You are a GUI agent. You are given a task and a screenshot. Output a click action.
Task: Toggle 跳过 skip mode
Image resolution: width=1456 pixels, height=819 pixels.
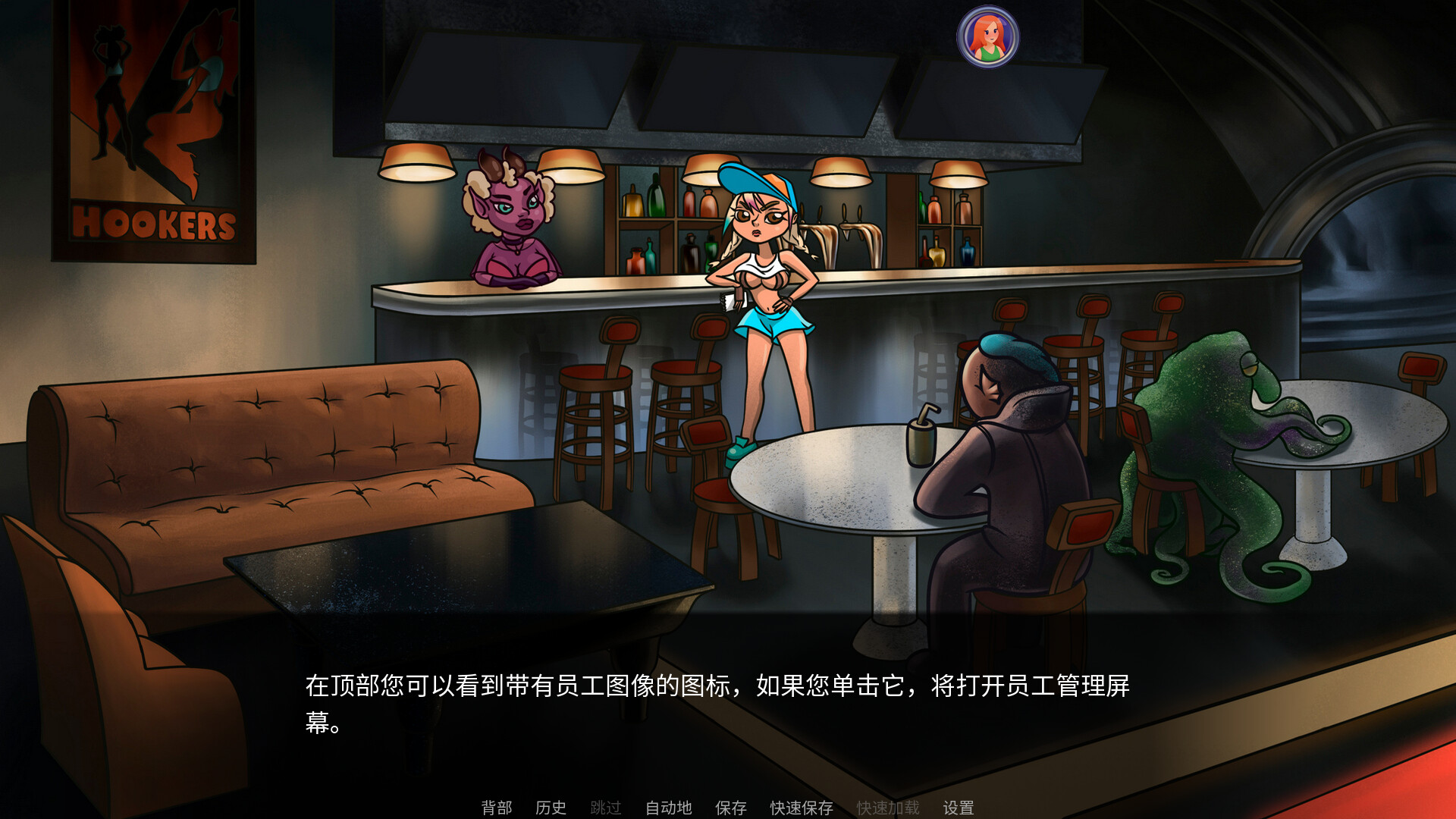605,808
